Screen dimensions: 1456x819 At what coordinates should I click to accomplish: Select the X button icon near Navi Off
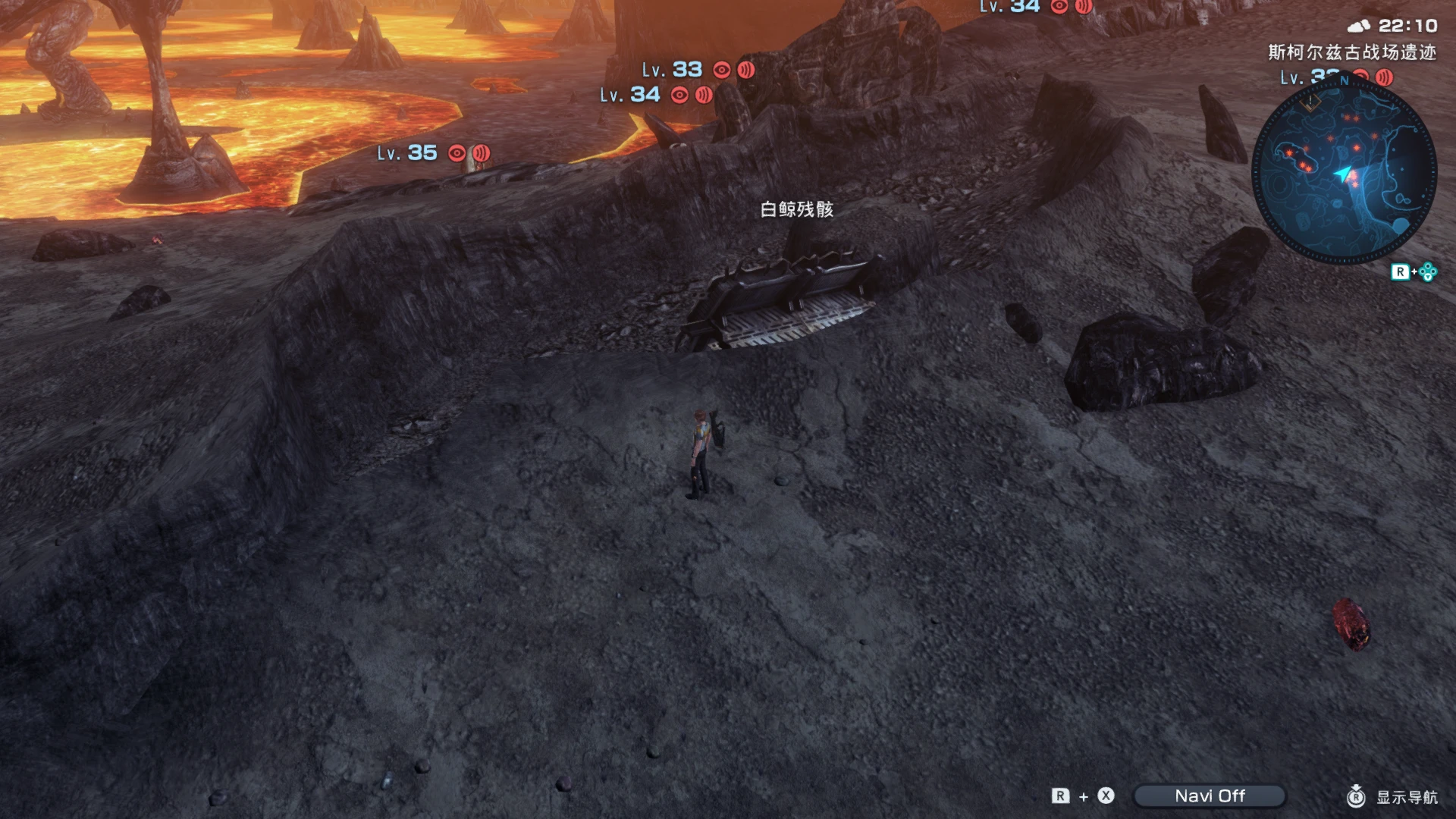[1105, 796]
